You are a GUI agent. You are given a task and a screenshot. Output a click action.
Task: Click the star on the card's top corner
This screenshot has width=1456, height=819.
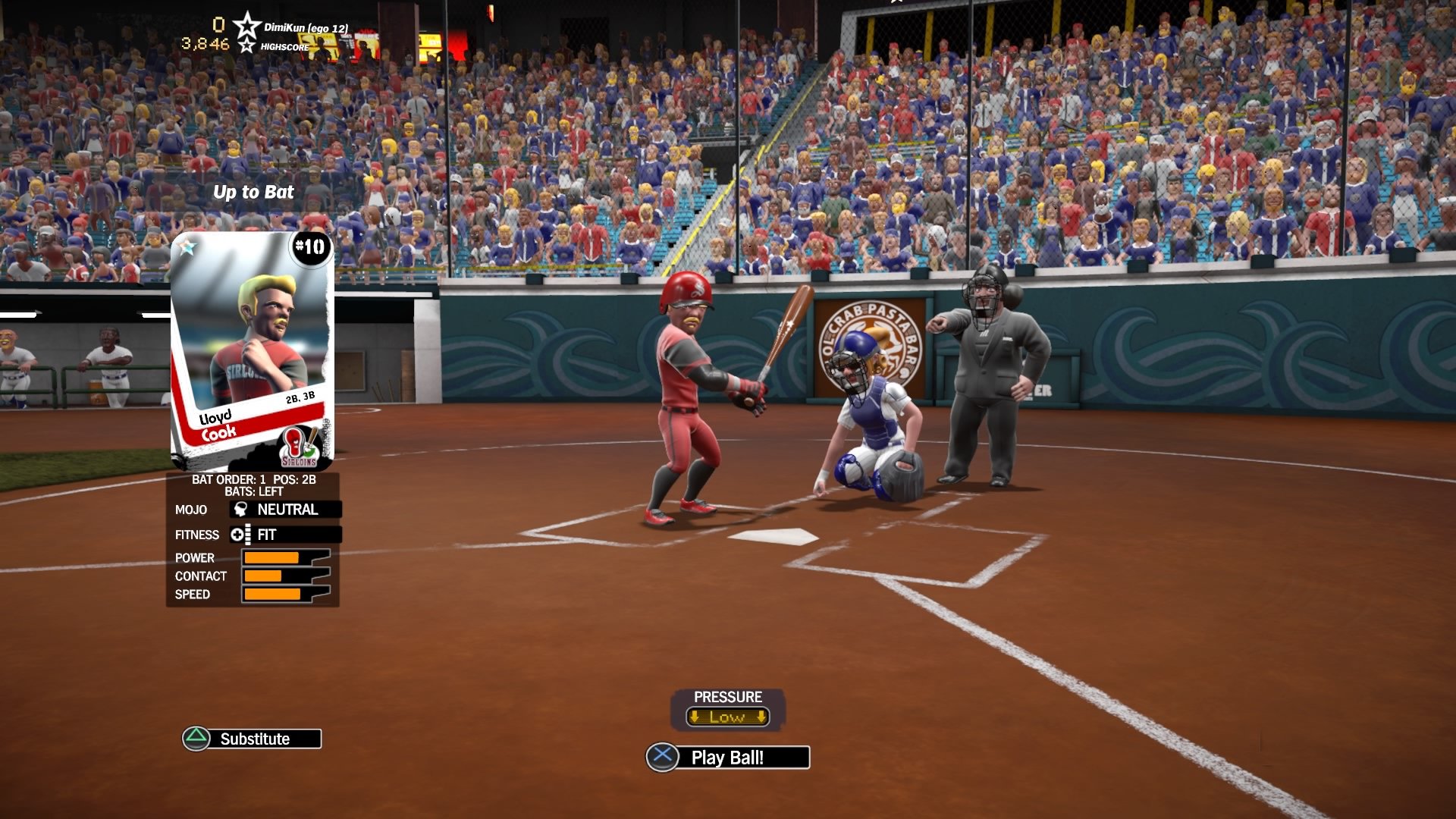click(x=188, y=246)
